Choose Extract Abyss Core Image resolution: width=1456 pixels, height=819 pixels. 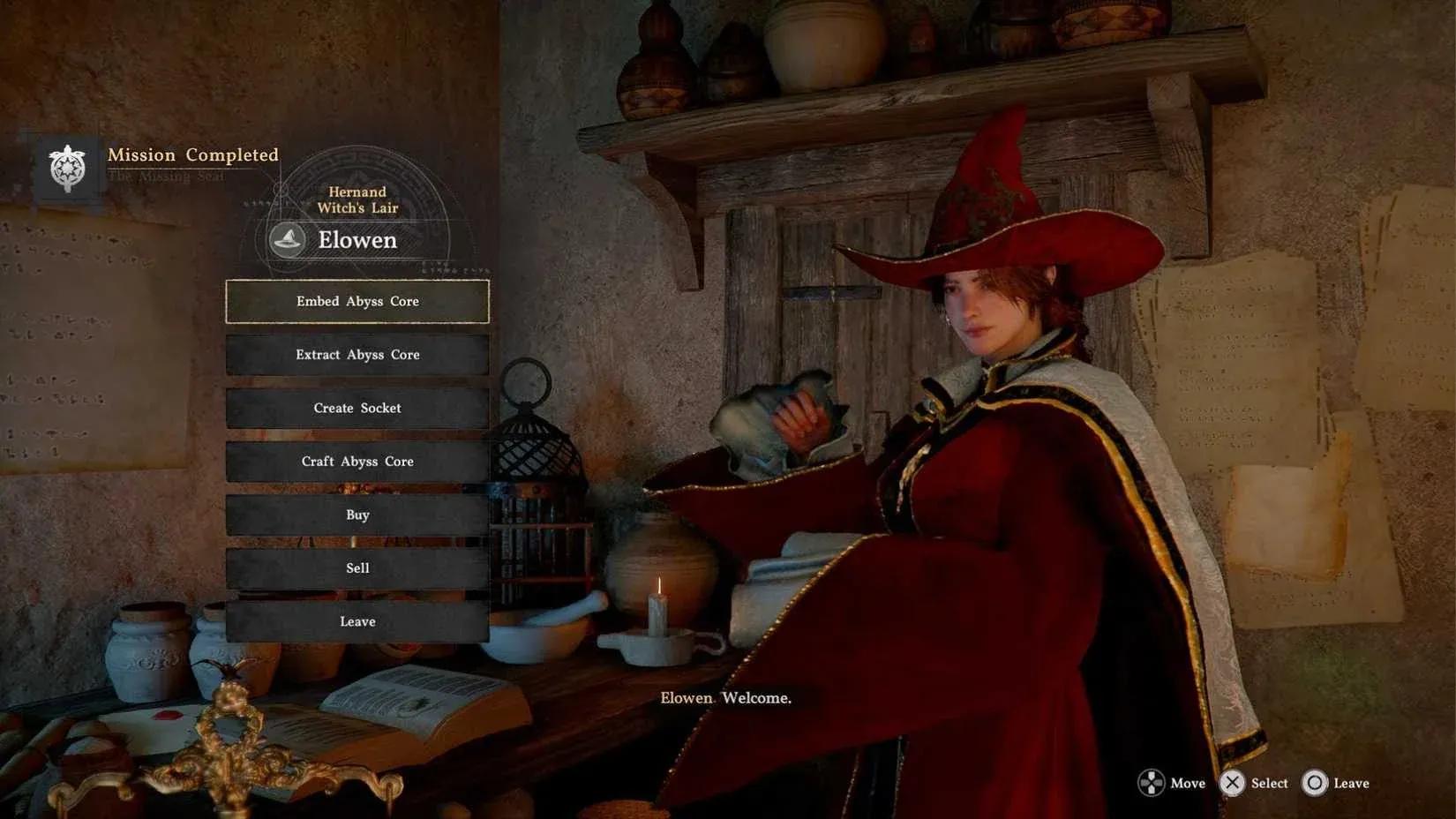click(x=357, y=355)
